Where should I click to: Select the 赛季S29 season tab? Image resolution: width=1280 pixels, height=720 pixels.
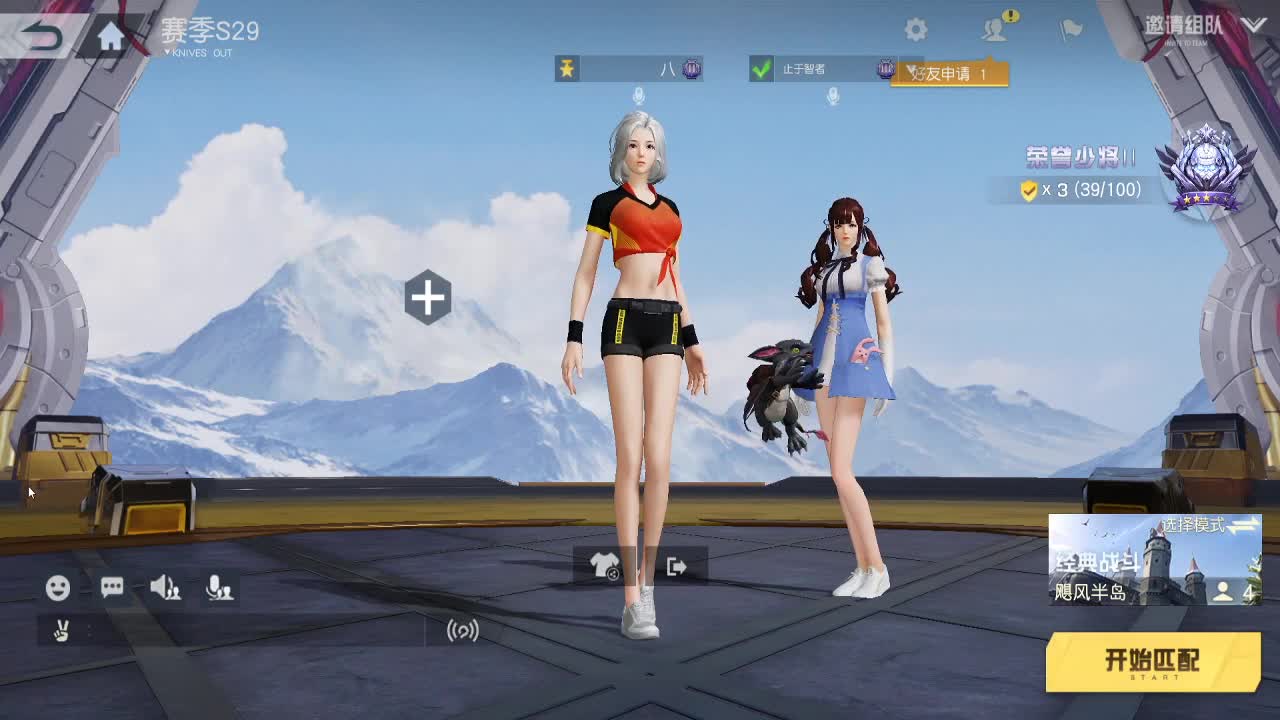click(x=210, y=31)
